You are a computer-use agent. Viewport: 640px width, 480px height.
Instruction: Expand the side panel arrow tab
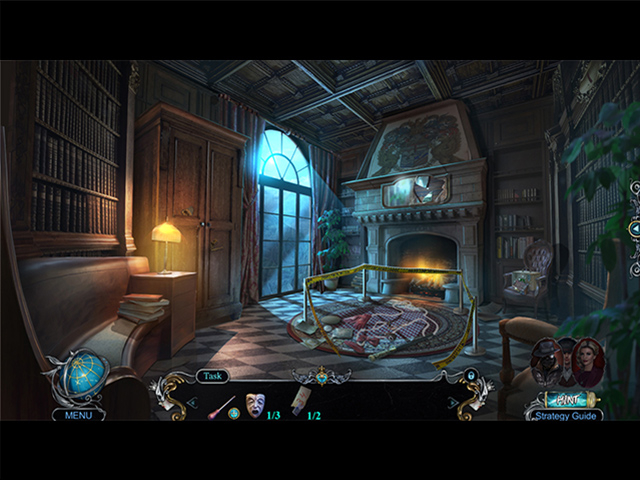click(x=634, y=229)
